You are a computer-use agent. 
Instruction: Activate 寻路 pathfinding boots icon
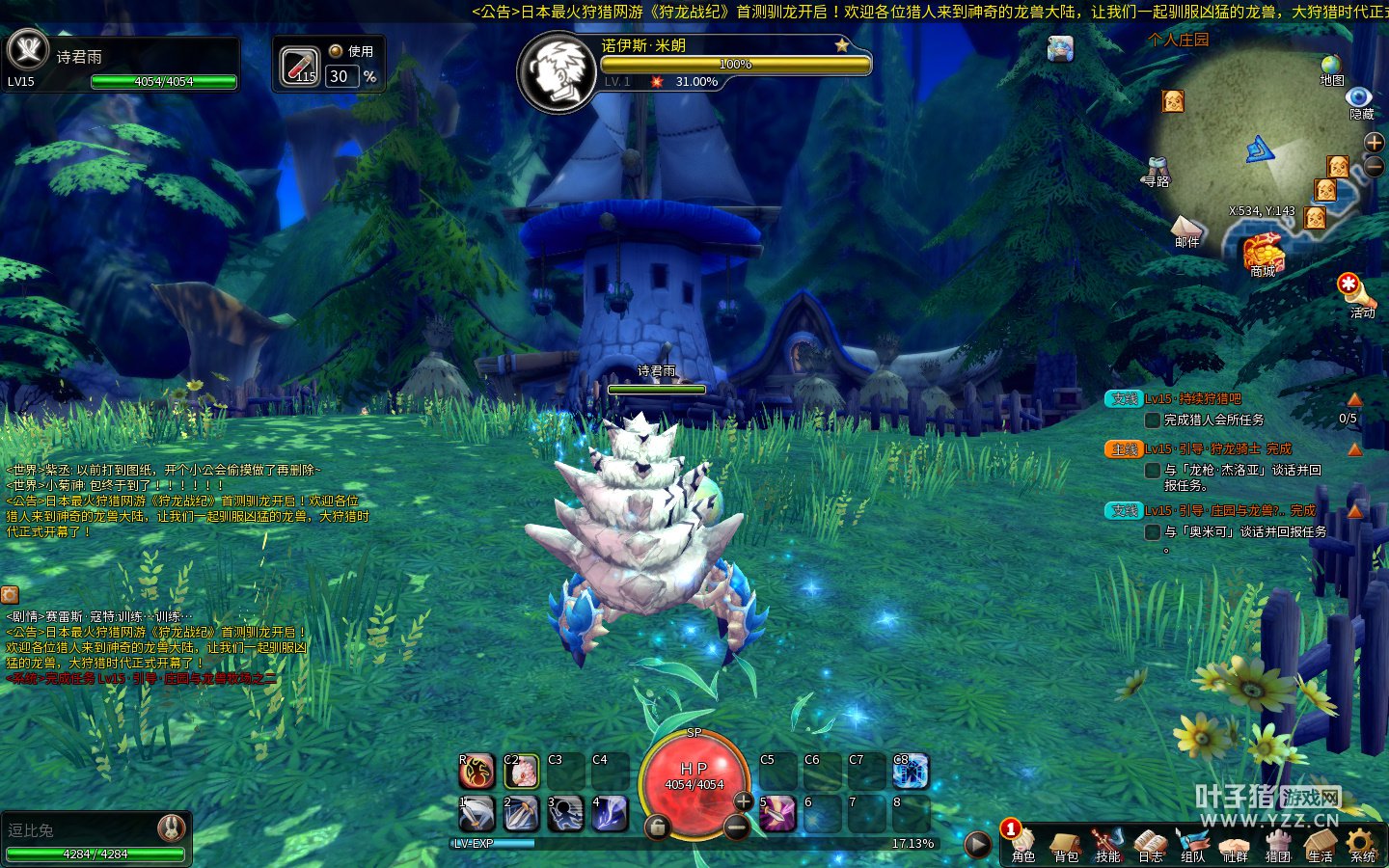click(1156, 170)
